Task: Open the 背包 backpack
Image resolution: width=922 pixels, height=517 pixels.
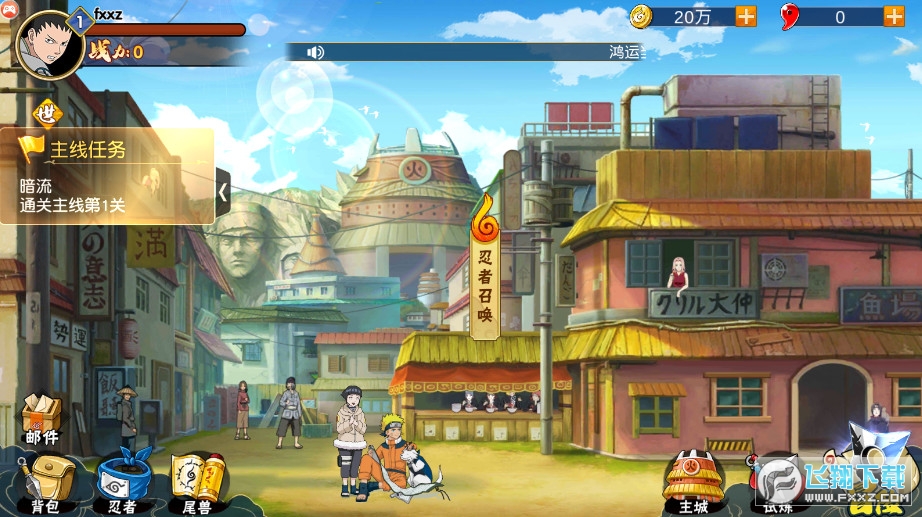Action: 43,482
